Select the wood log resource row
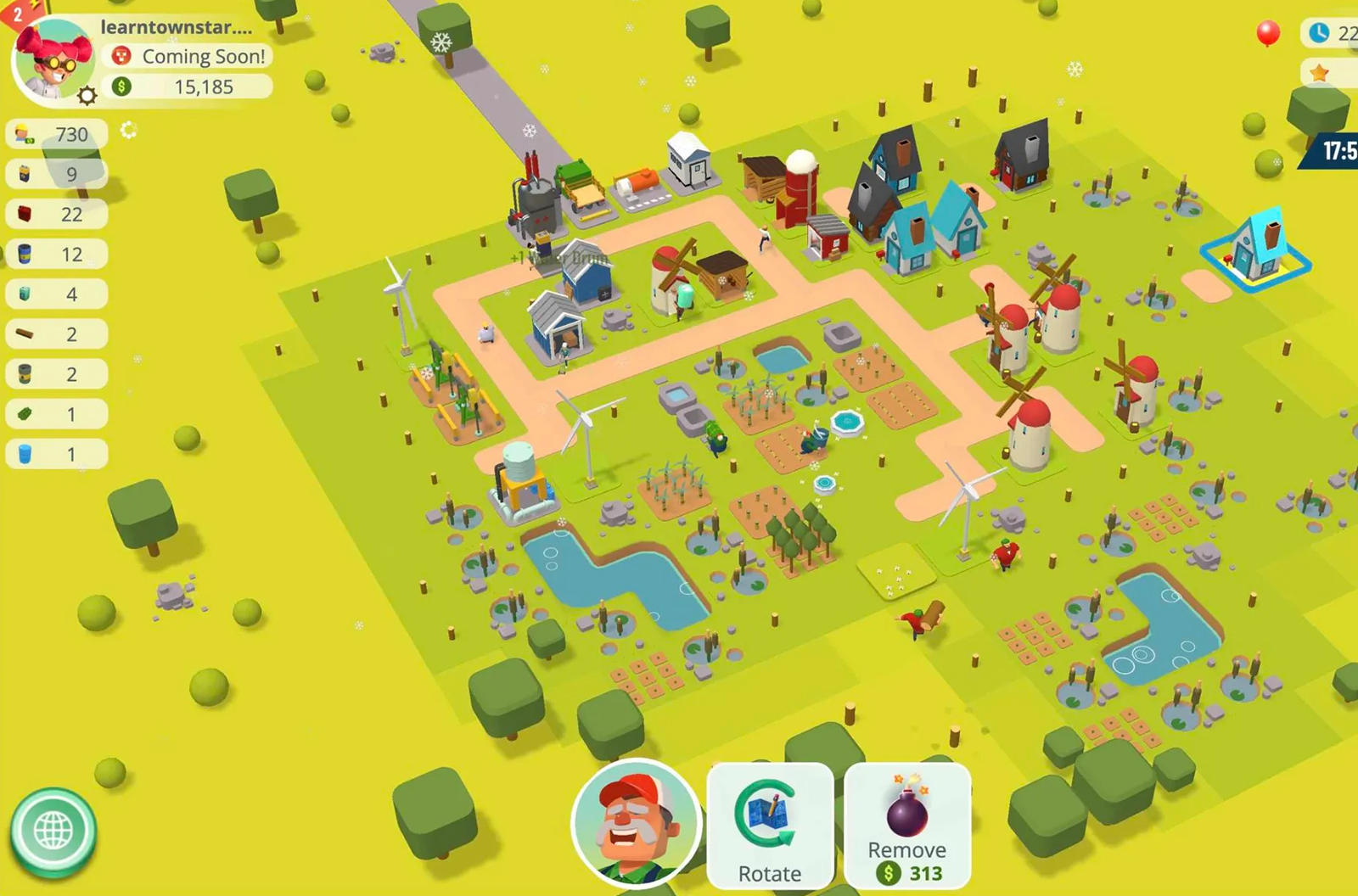The height and width of the screenshot is (896, 1358). click(57, 334)
